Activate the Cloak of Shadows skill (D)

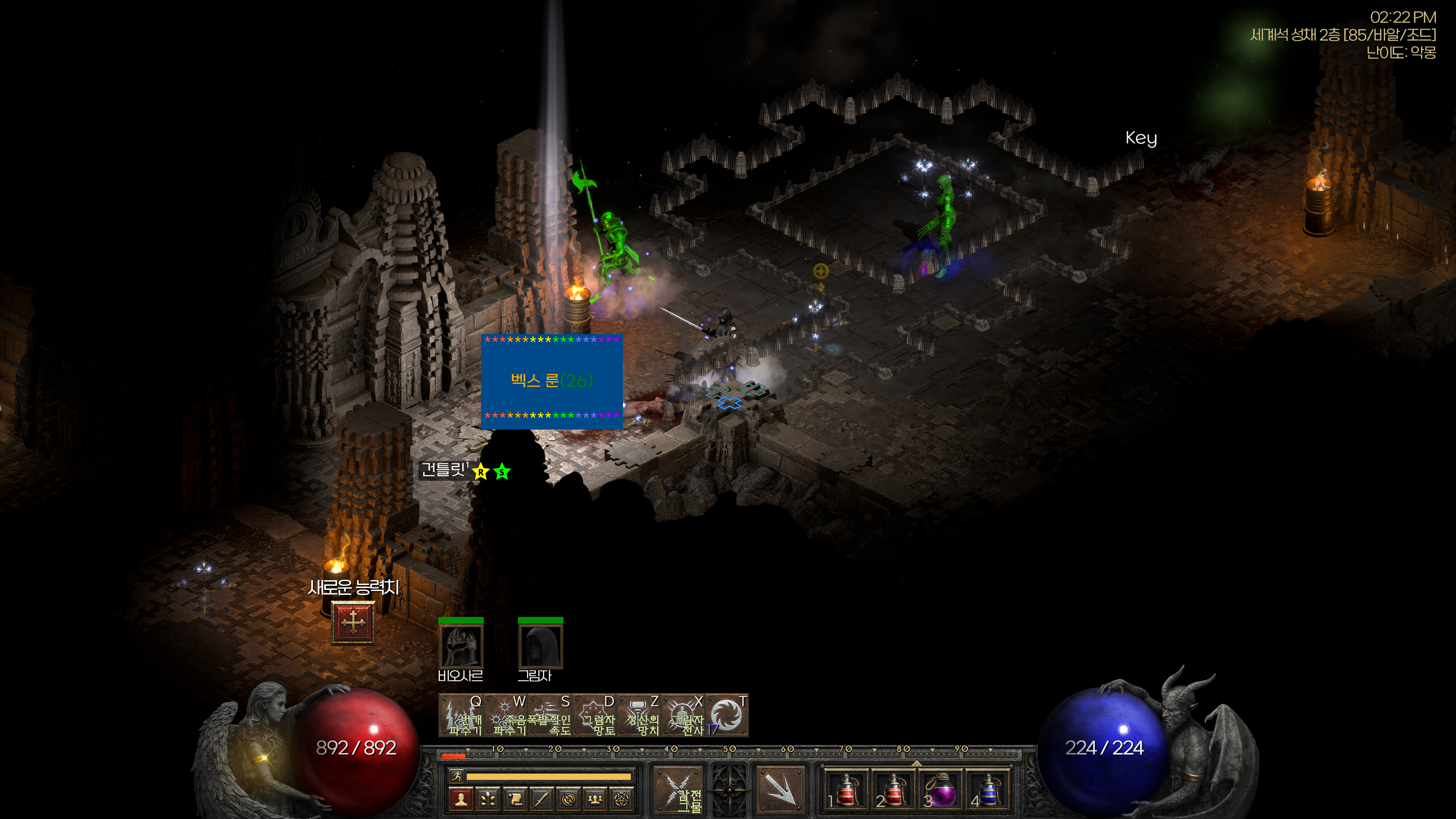(x=595, y=715)
